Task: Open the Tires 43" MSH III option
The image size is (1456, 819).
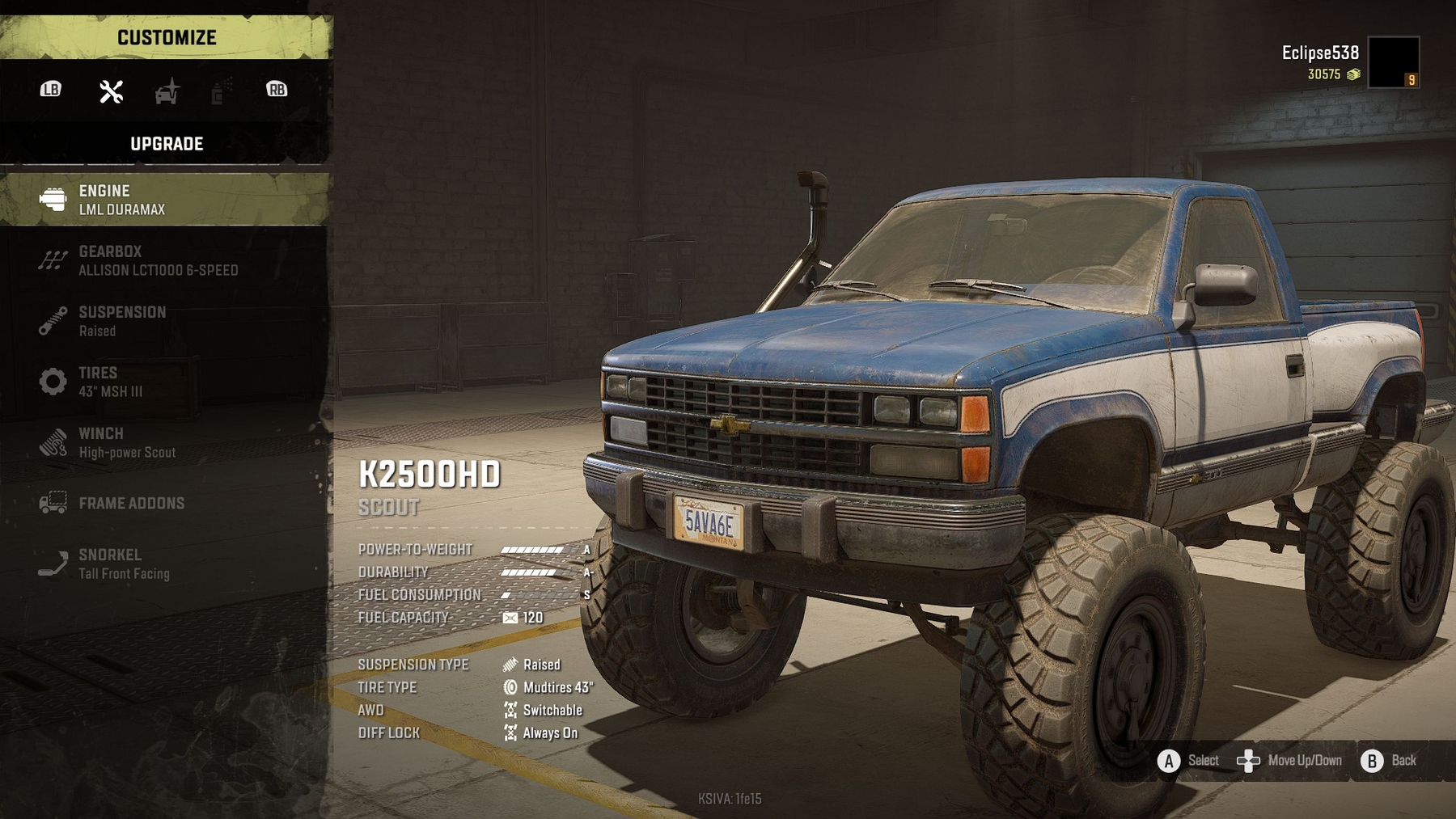Action: point(164,382)
